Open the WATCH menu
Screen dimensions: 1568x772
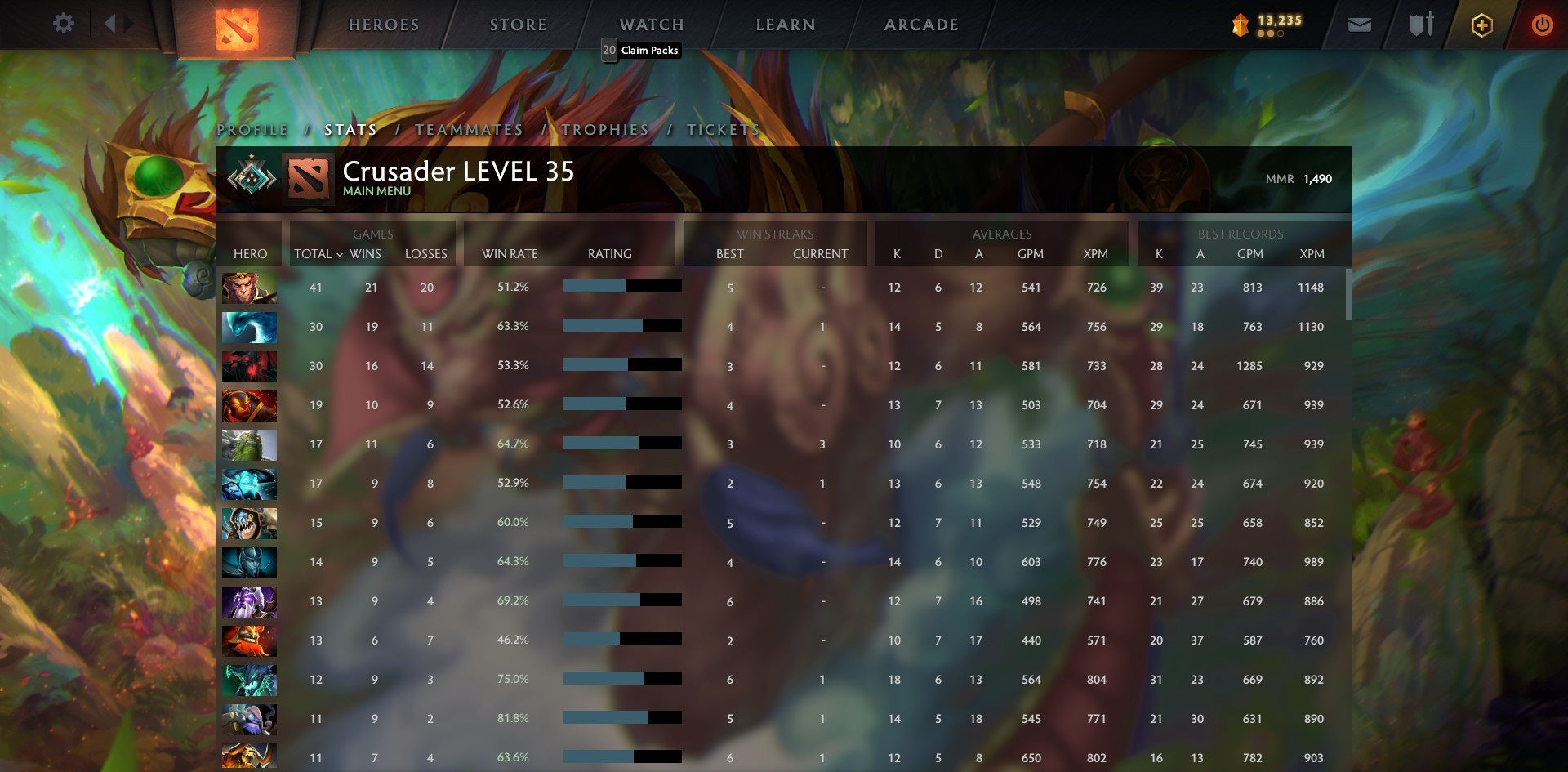click(652, 24)
